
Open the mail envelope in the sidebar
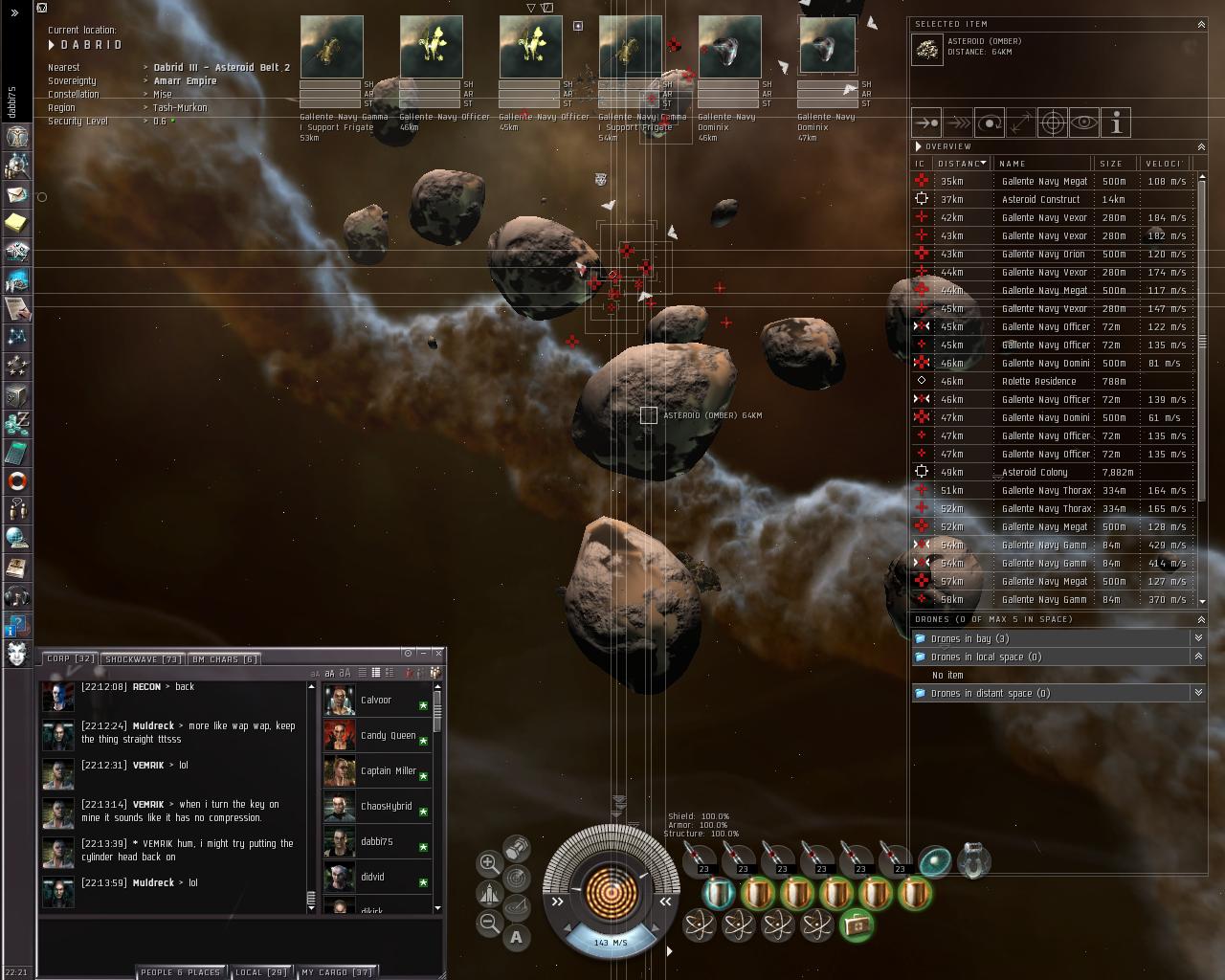[16, 194]
